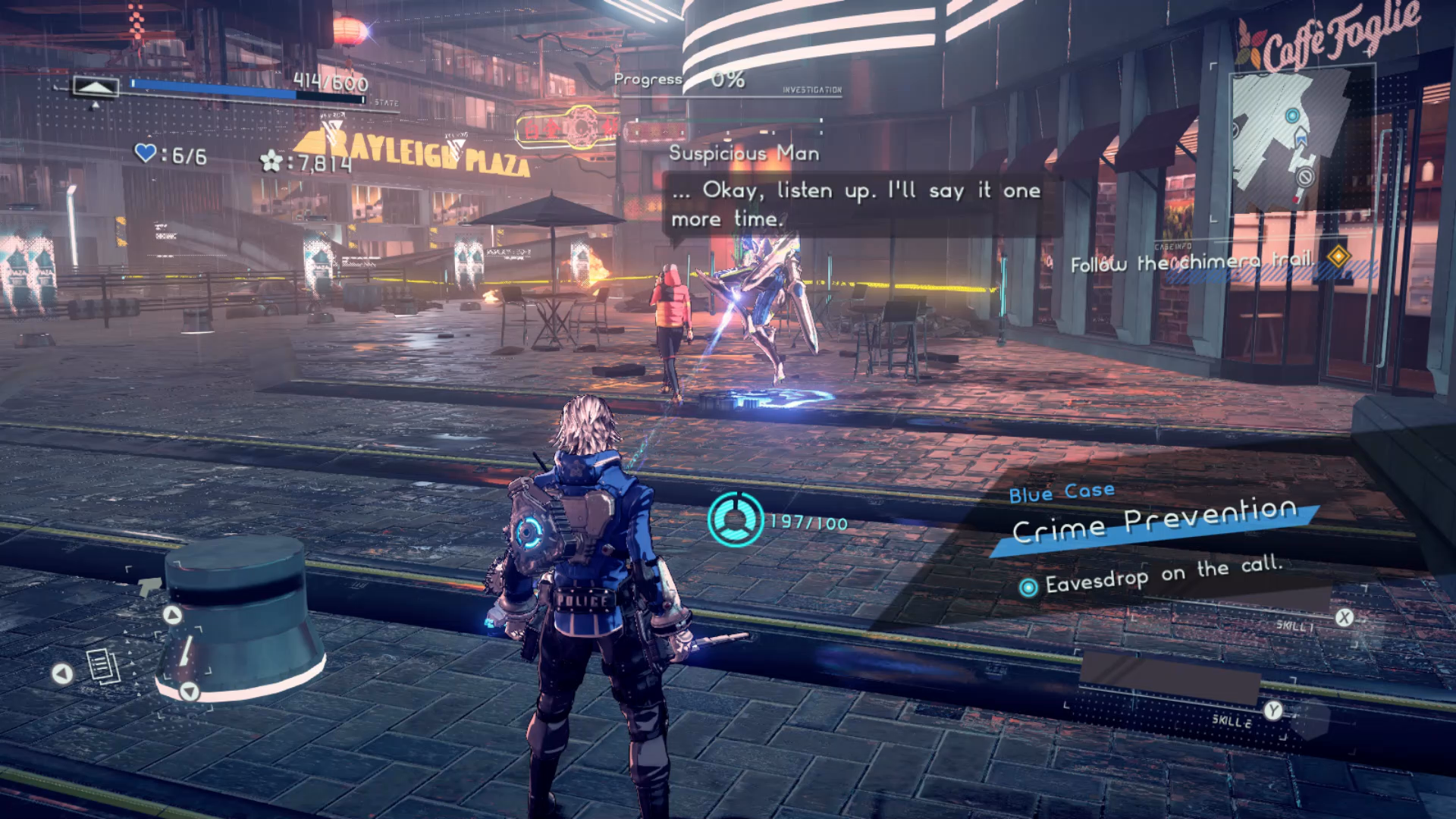Open the Crime Prevention blue case banner
This screenshot has width=1456, height=819.
[x=1153, y=522]
